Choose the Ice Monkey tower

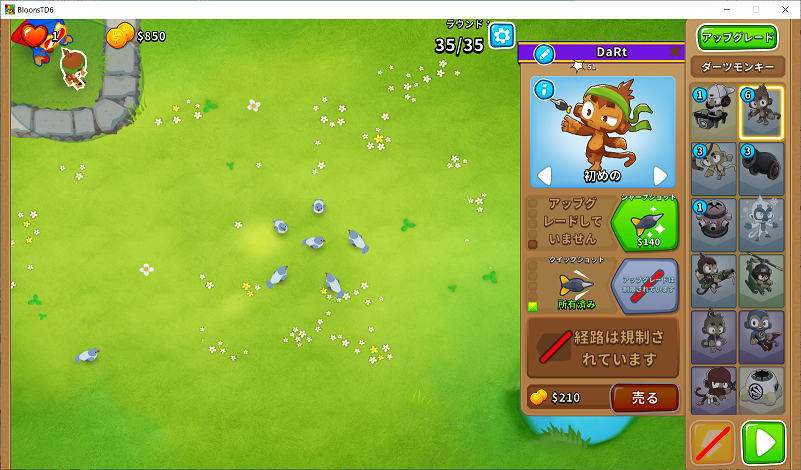[762, 224]
